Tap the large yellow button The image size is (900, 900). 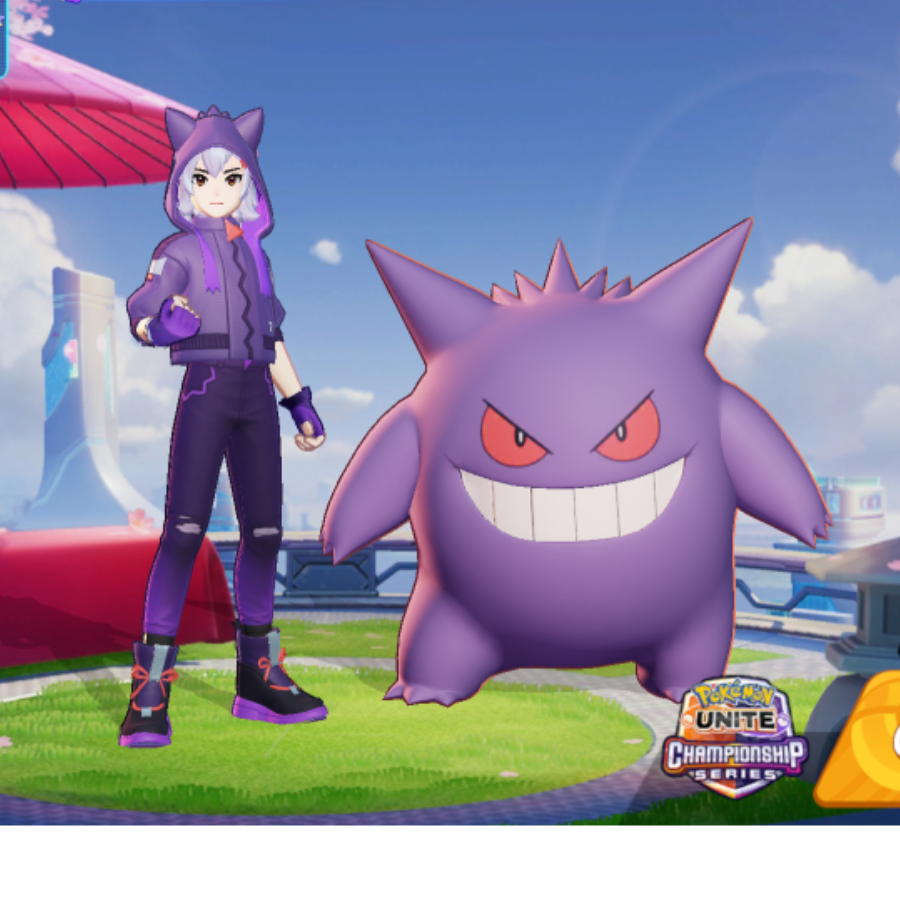coord(862,742)
